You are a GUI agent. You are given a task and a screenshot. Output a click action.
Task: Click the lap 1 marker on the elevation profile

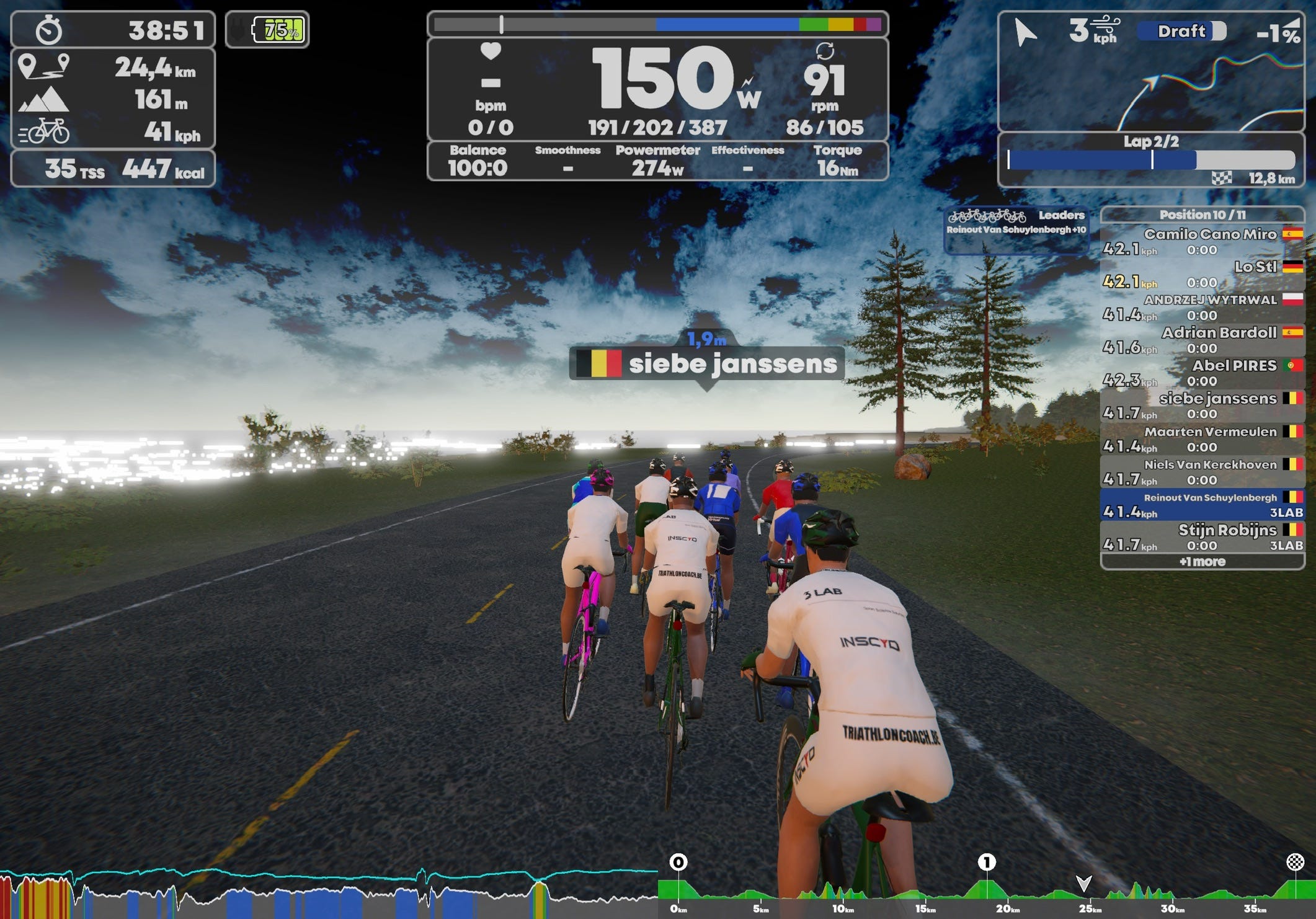click(987, 862)
